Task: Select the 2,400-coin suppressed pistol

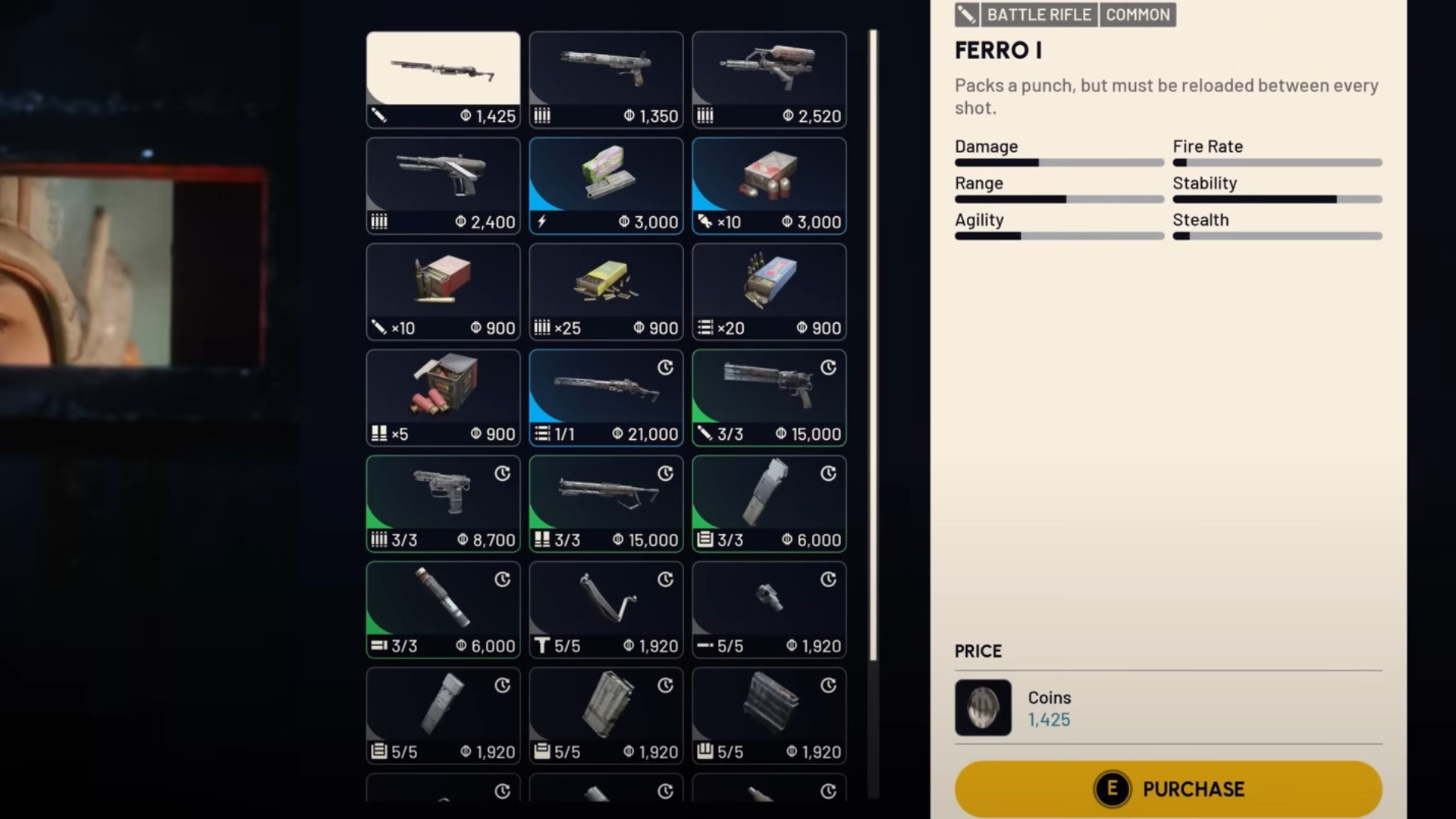Action: (x=443, y=174)
